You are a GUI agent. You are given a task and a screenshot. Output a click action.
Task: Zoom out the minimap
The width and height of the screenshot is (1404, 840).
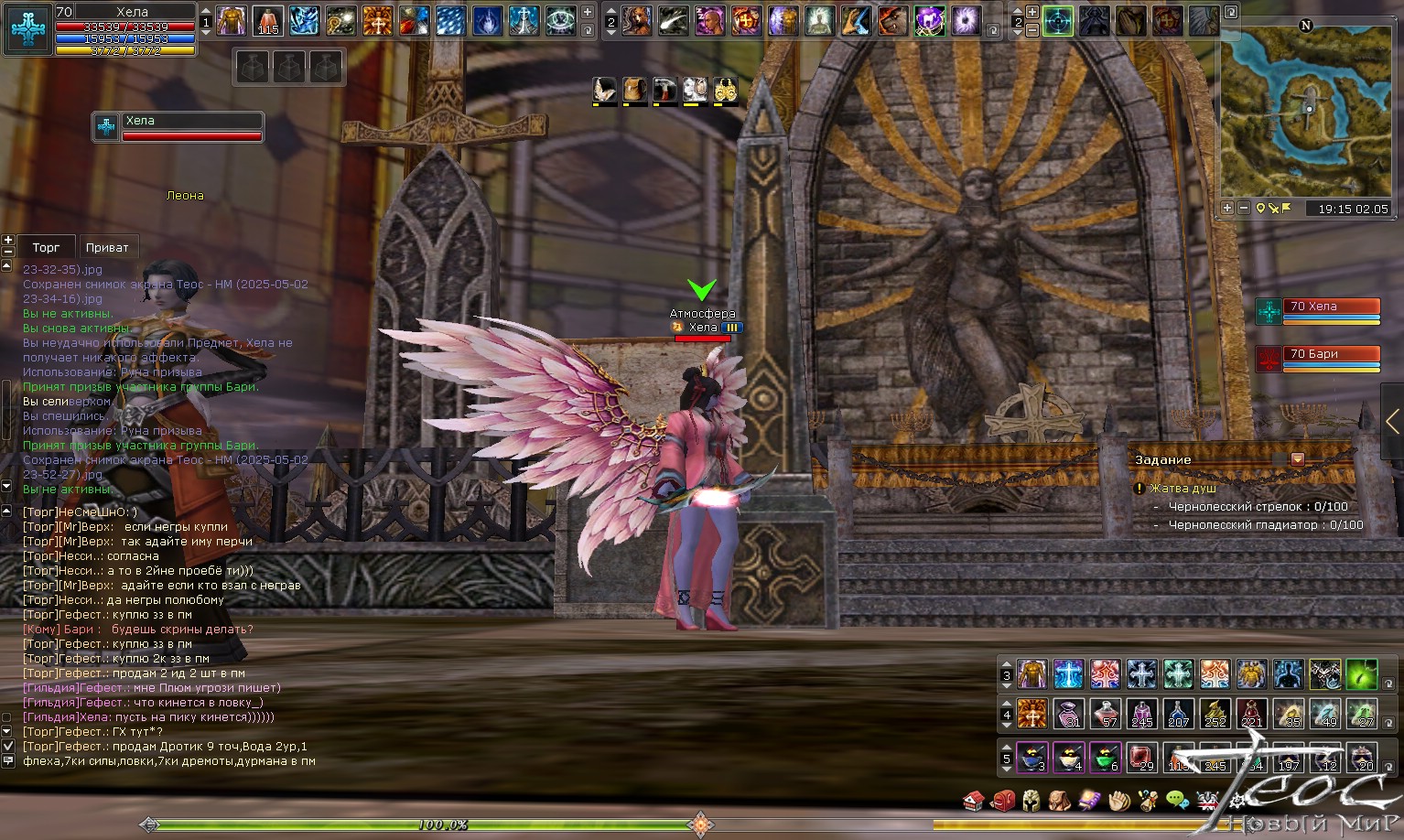(x=1244, y=209)
